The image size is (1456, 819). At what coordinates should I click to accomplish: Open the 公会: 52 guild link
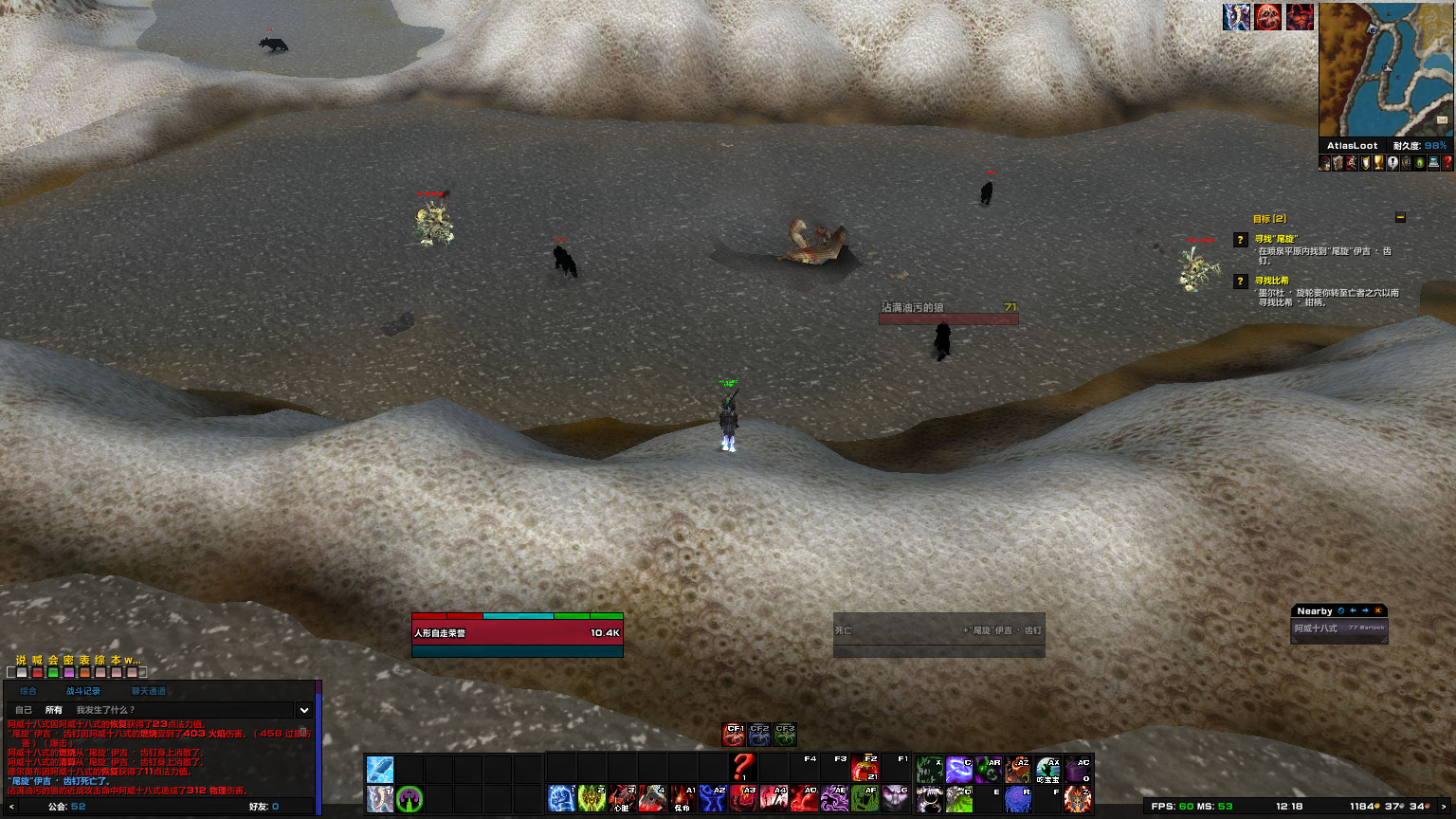(x=64, y=807)
